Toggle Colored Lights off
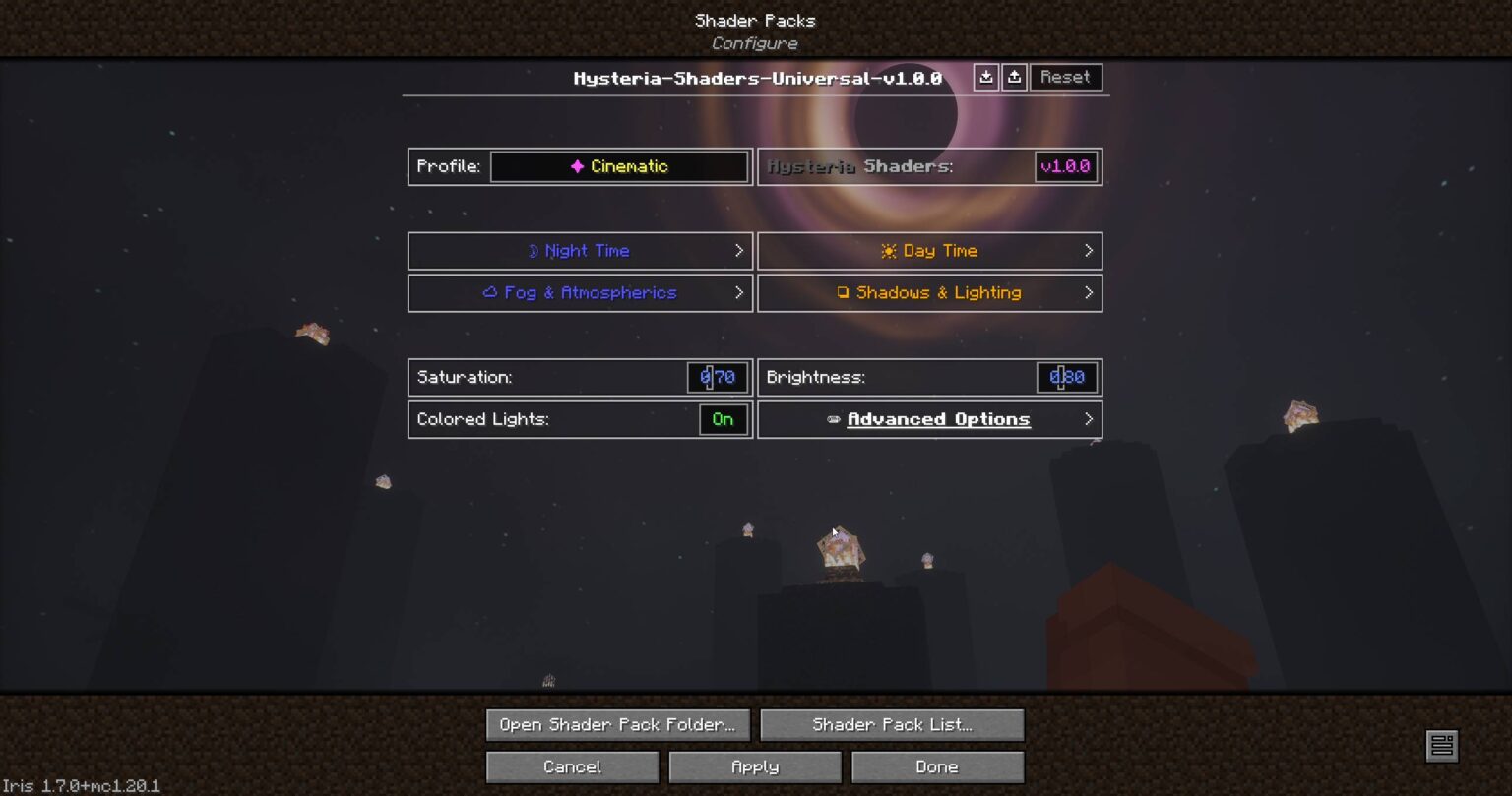 click(x=722, y=419)
